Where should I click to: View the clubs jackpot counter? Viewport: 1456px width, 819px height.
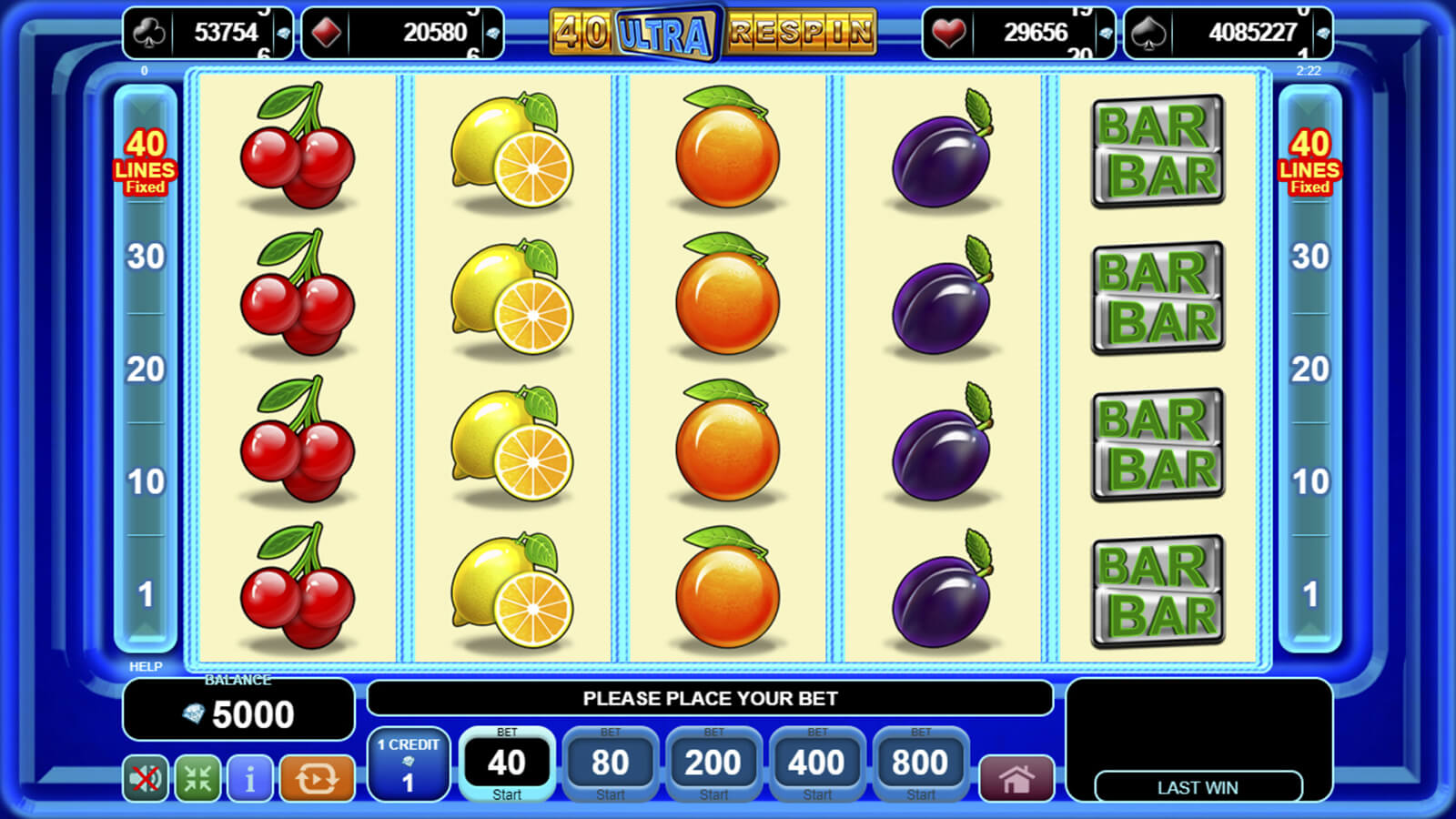click(208, 34)
